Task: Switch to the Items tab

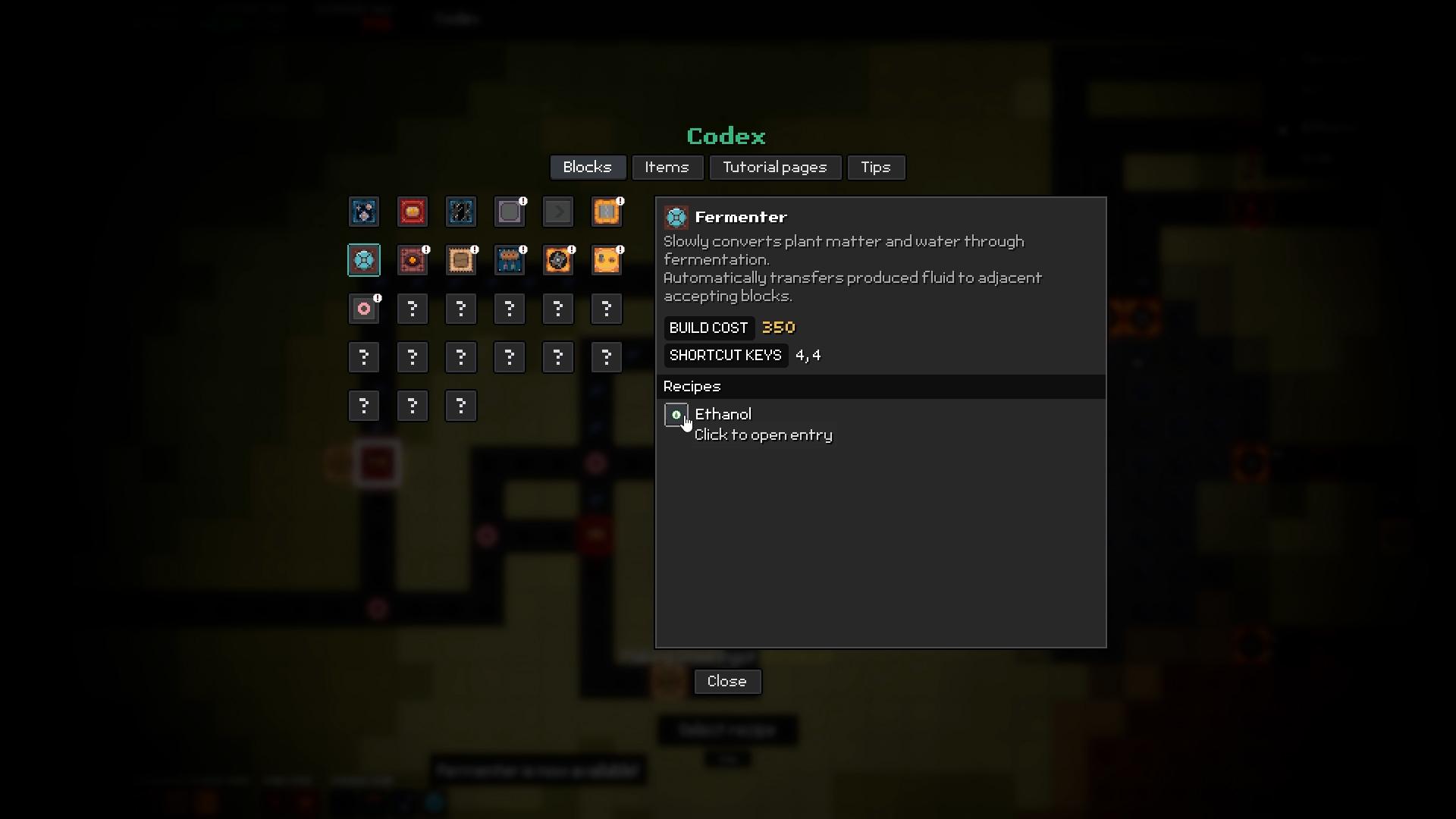Action: pos(667,168)
